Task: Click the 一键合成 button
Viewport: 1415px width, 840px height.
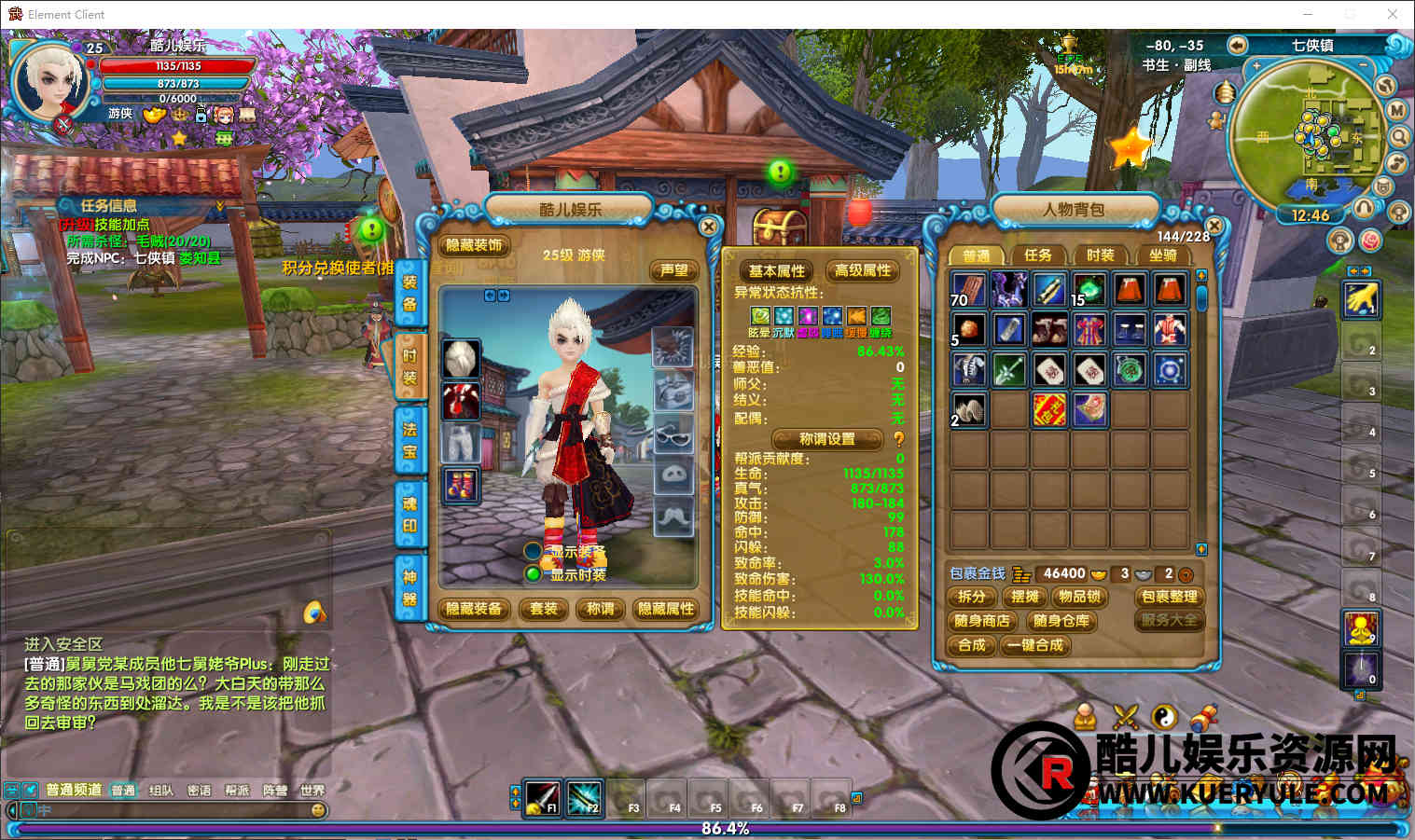Action: pyautogui.click(x=1035, y=645)
